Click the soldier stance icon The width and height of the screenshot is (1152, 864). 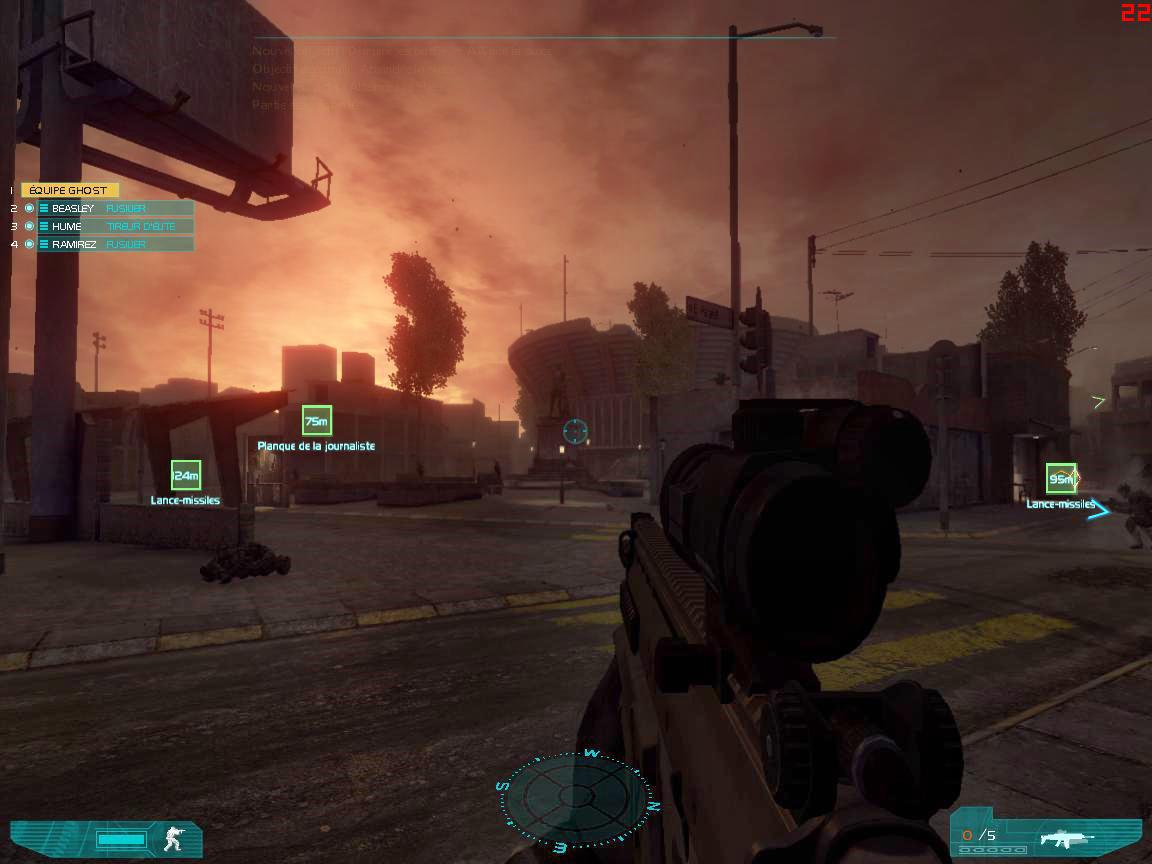click(x=174, y=838)
